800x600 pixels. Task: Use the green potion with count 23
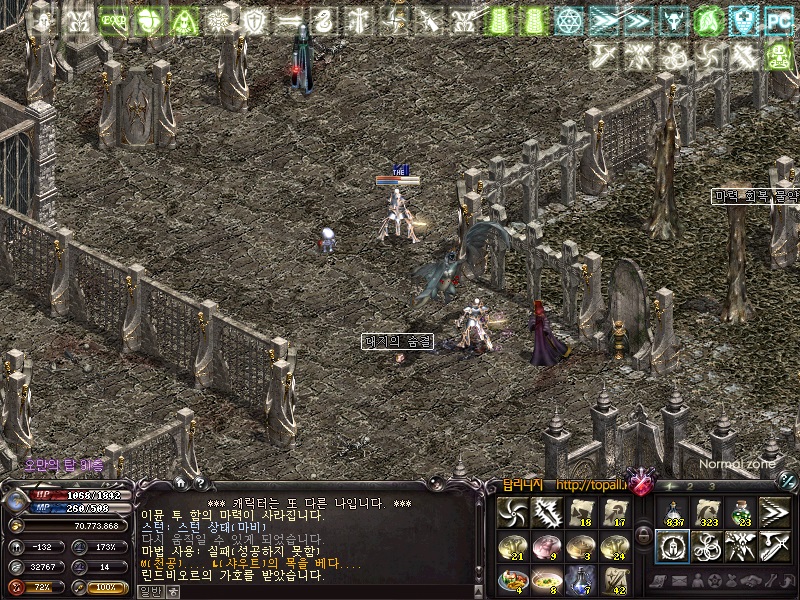tap(741, 513)
